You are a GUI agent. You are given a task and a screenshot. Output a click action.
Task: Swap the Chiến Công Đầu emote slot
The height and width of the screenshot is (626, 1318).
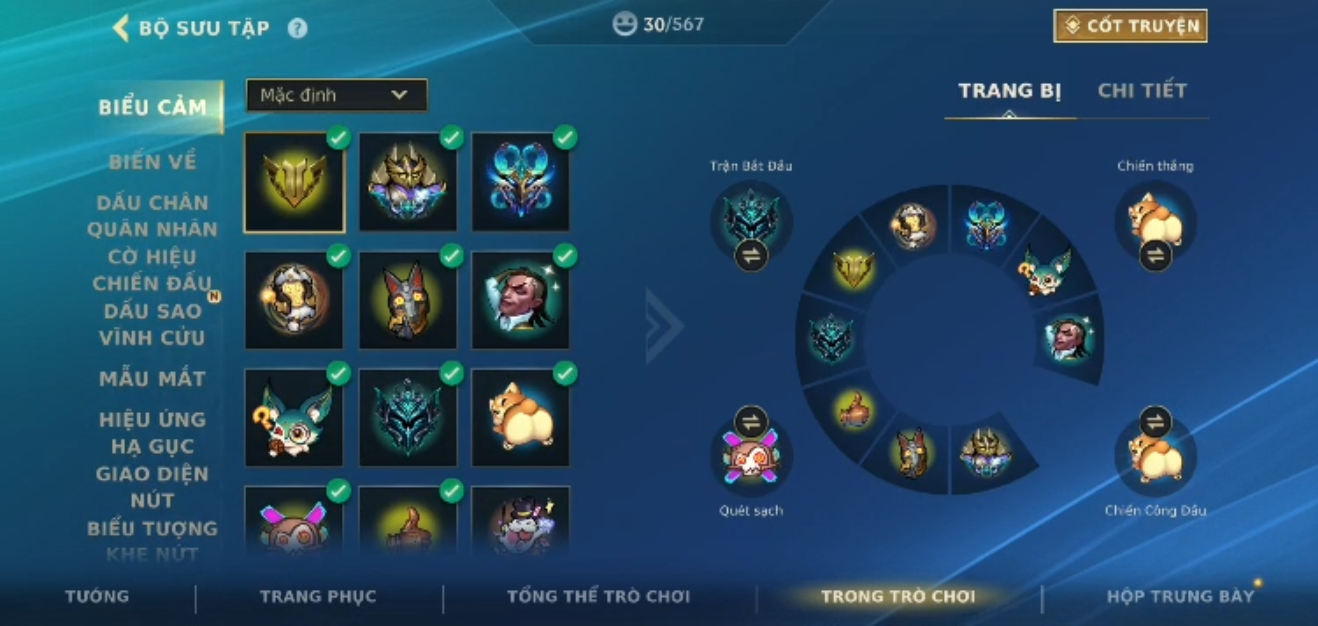coord(1155,422)
